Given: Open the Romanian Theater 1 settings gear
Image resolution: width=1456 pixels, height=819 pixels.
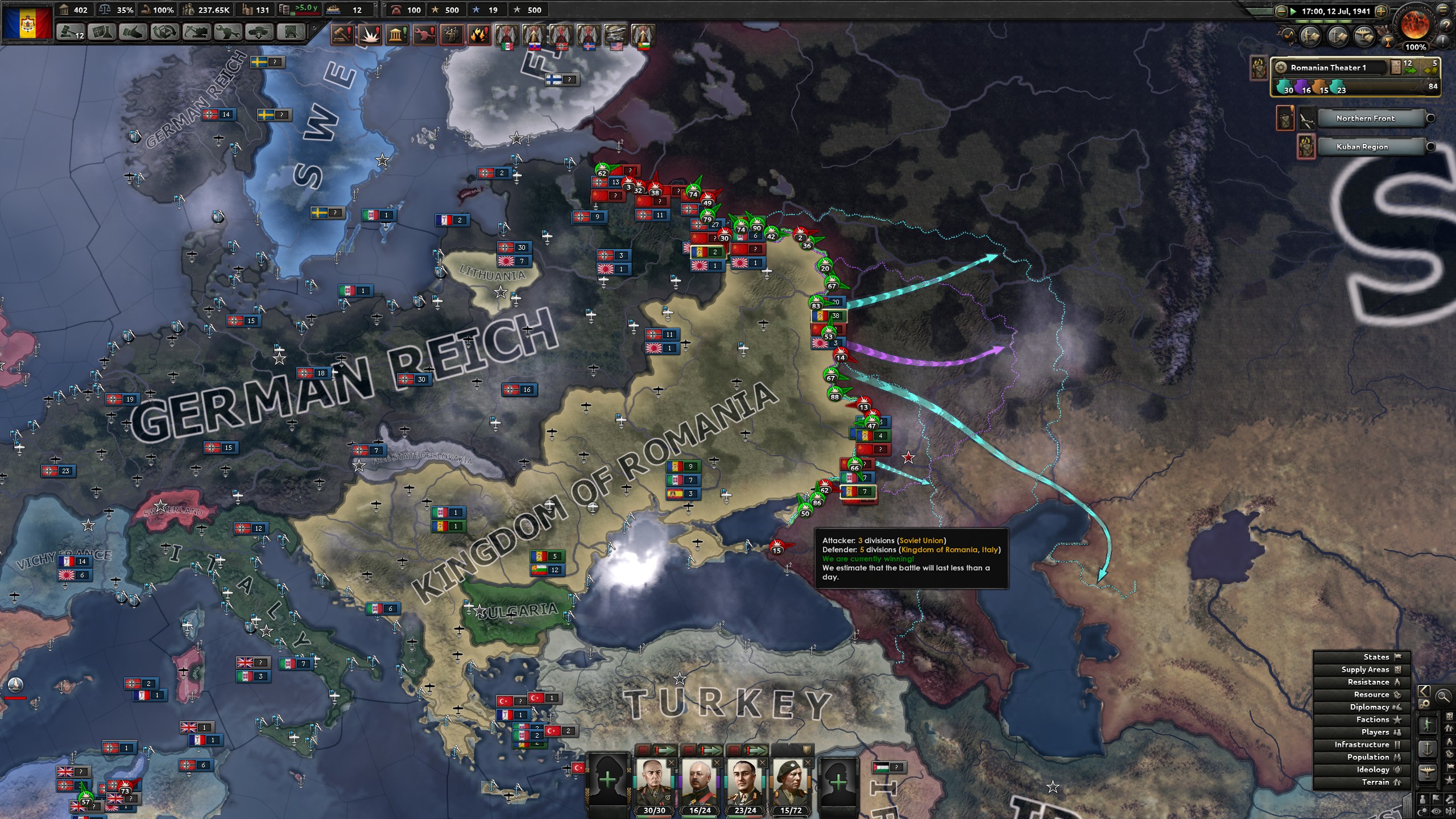Looking at the screenshot, I should pos(1280,68).
